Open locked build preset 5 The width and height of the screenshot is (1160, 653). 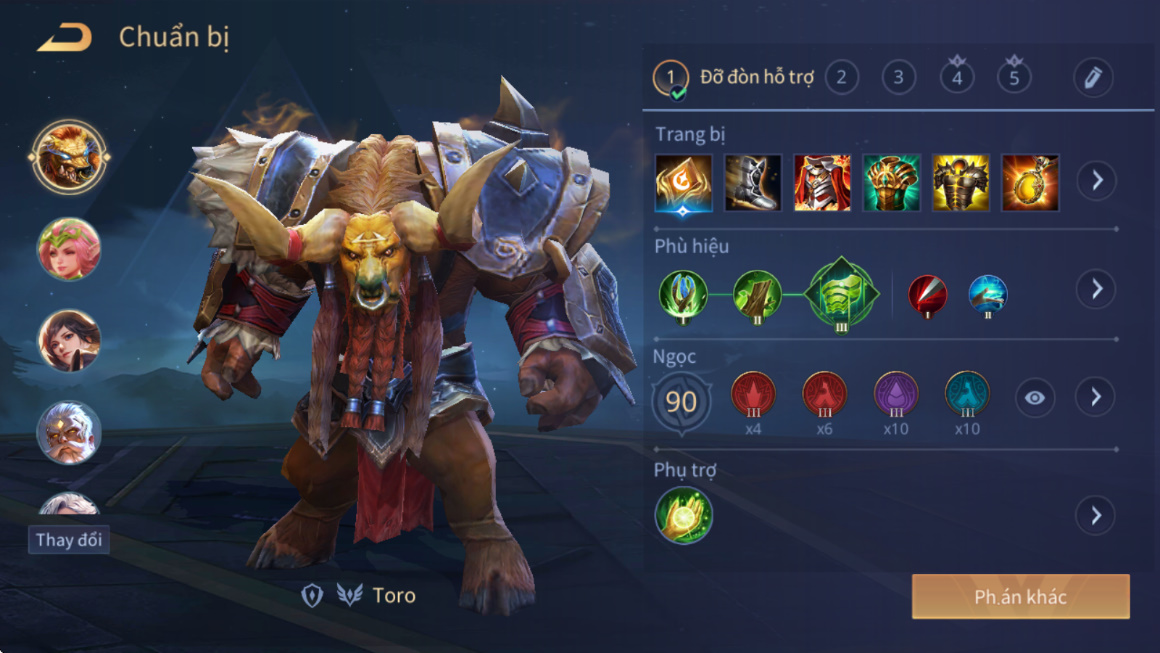(x=1014, y=76)
